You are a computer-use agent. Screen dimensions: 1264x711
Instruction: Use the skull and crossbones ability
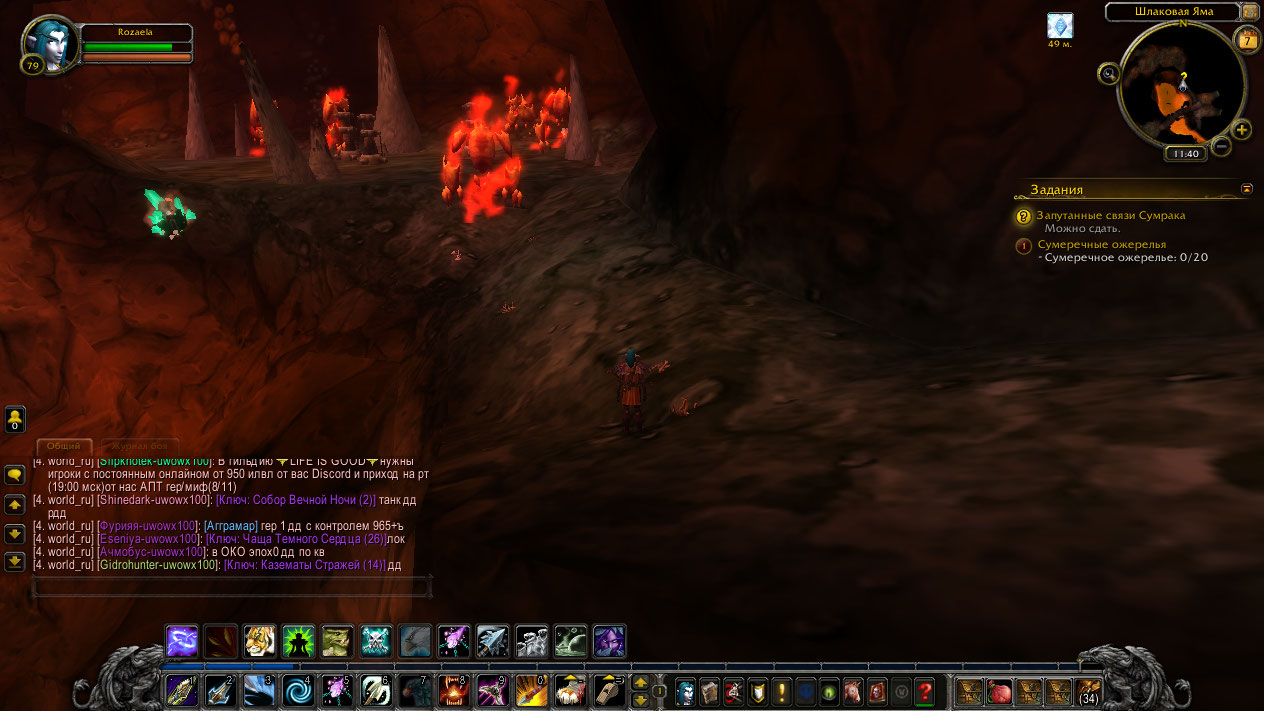[376, 641]
